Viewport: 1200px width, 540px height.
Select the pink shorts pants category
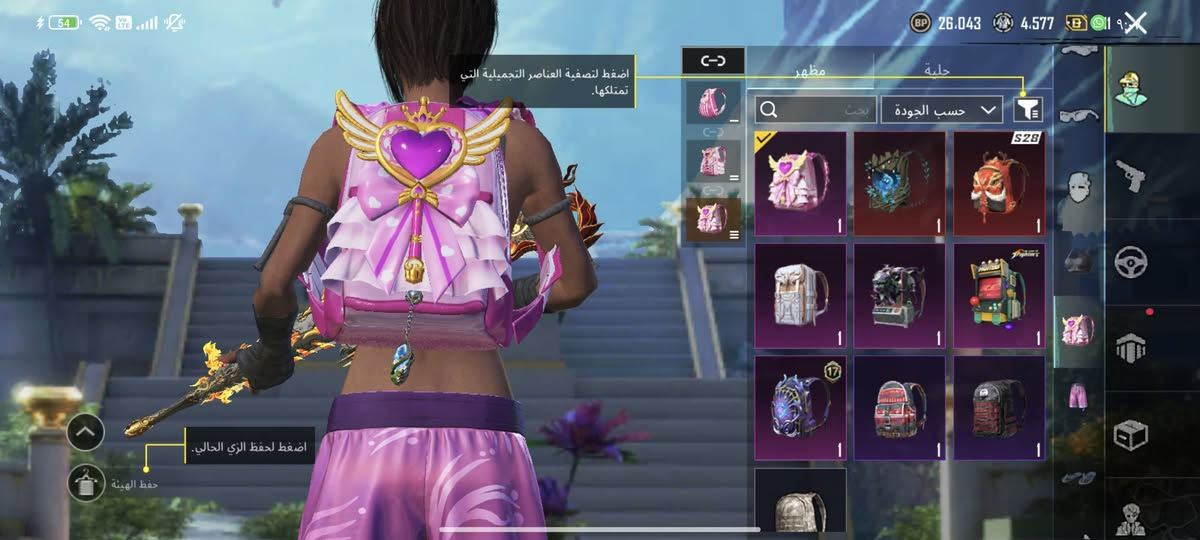tap(1078, 395)
